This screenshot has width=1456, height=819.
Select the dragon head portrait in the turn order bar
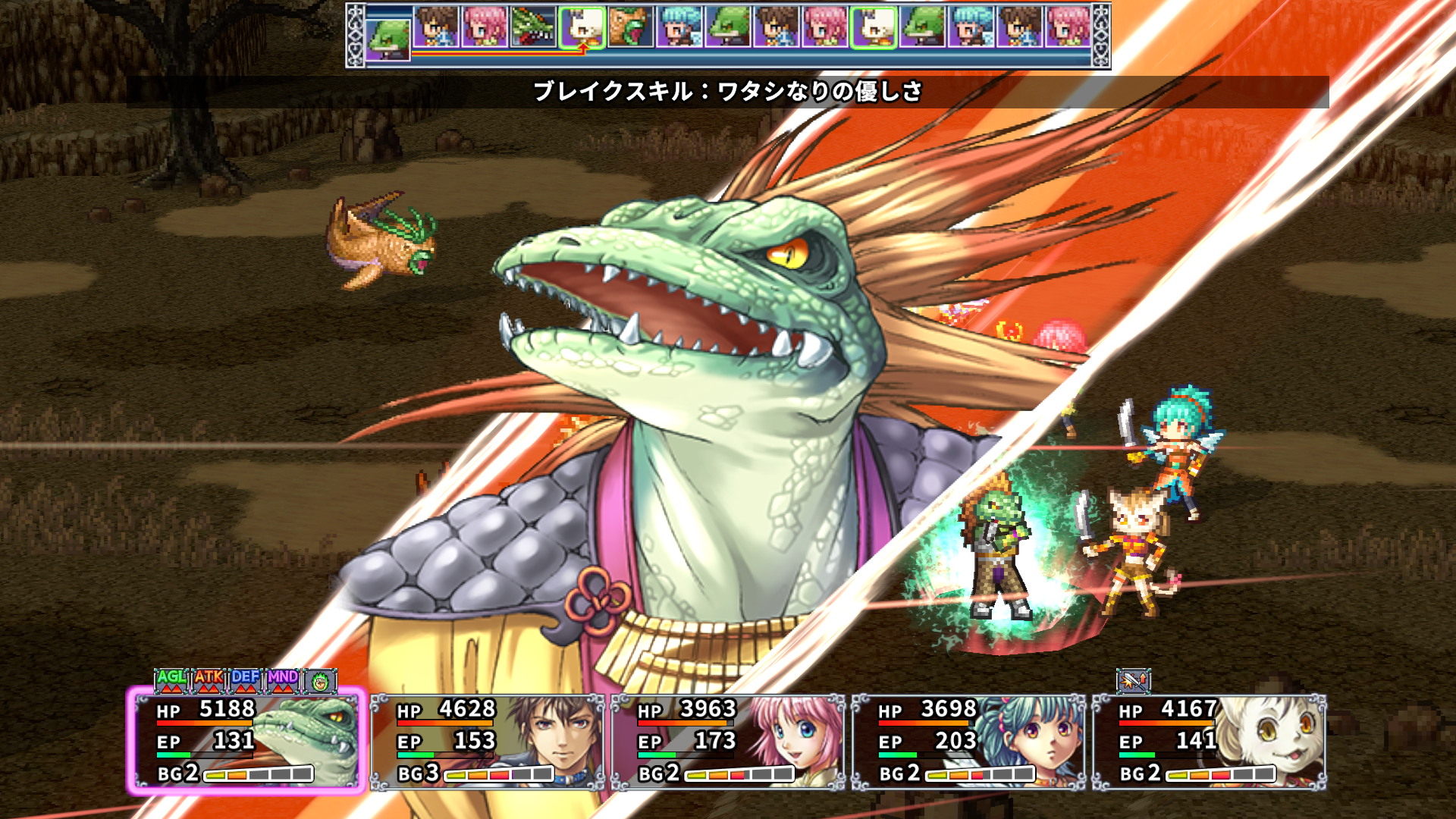coord(531,27)
